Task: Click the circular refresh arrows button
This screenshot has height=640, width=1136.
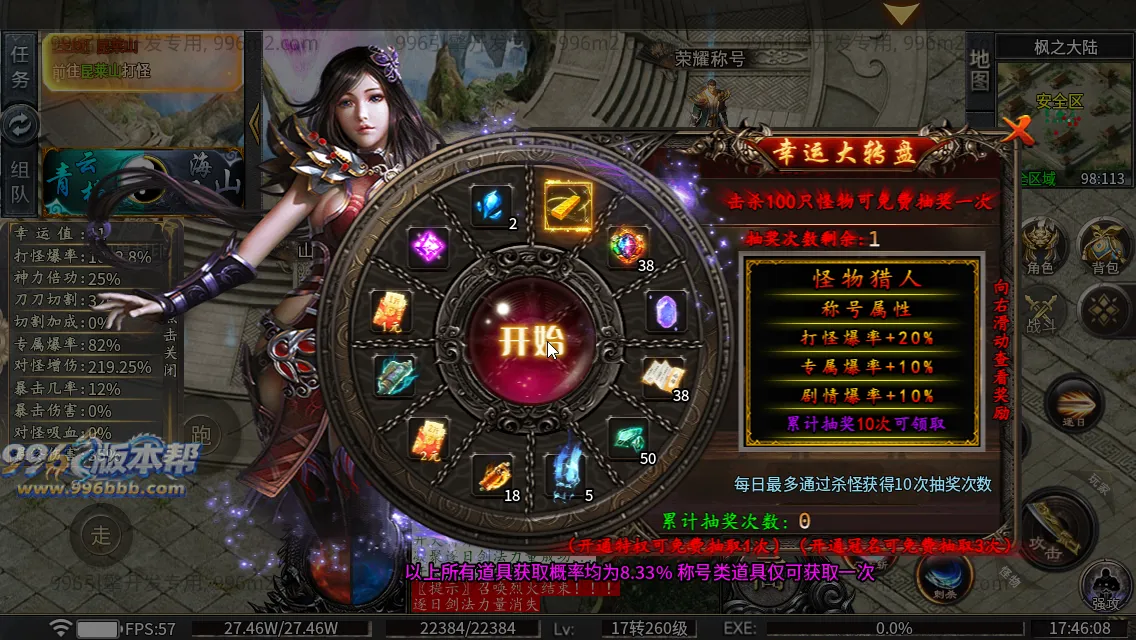Action: point(20,125)
